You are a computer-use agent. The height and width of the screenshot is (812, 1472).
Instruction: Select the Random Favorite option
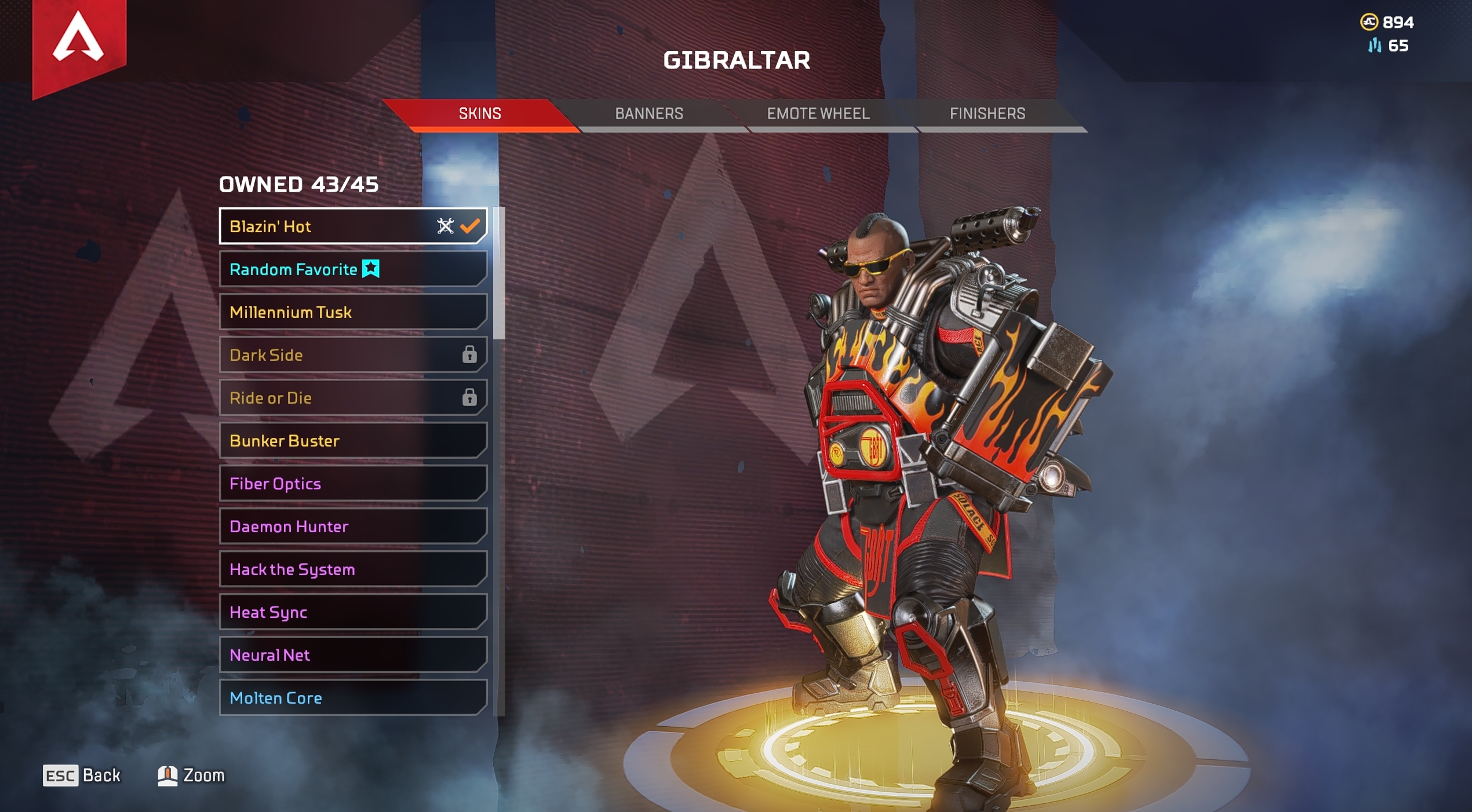click(352, 269)
